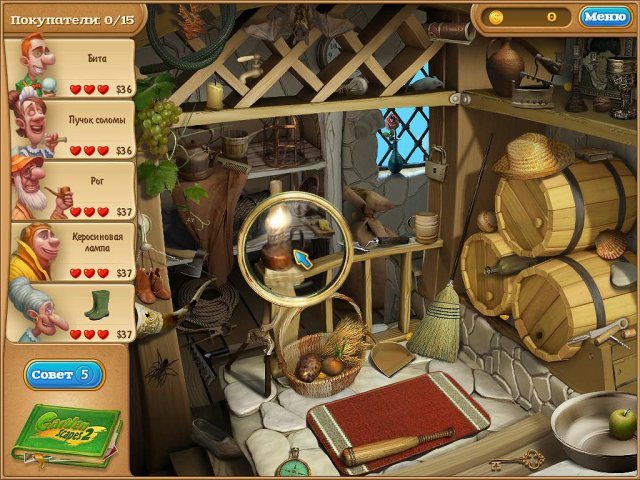This screenshot has width=640, height=480.
Task: Open the Меню button
Action: click(604, 16)
